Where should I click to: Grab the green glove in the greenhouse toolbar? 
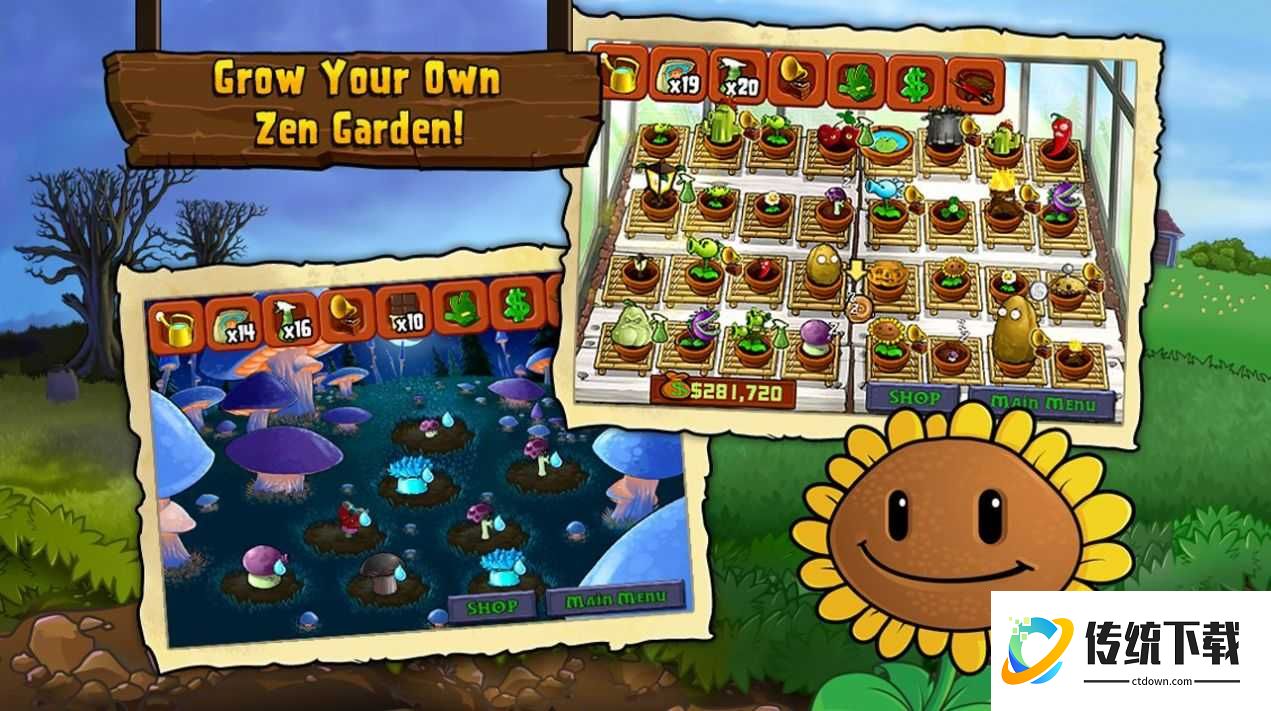[x=856, y=80]
